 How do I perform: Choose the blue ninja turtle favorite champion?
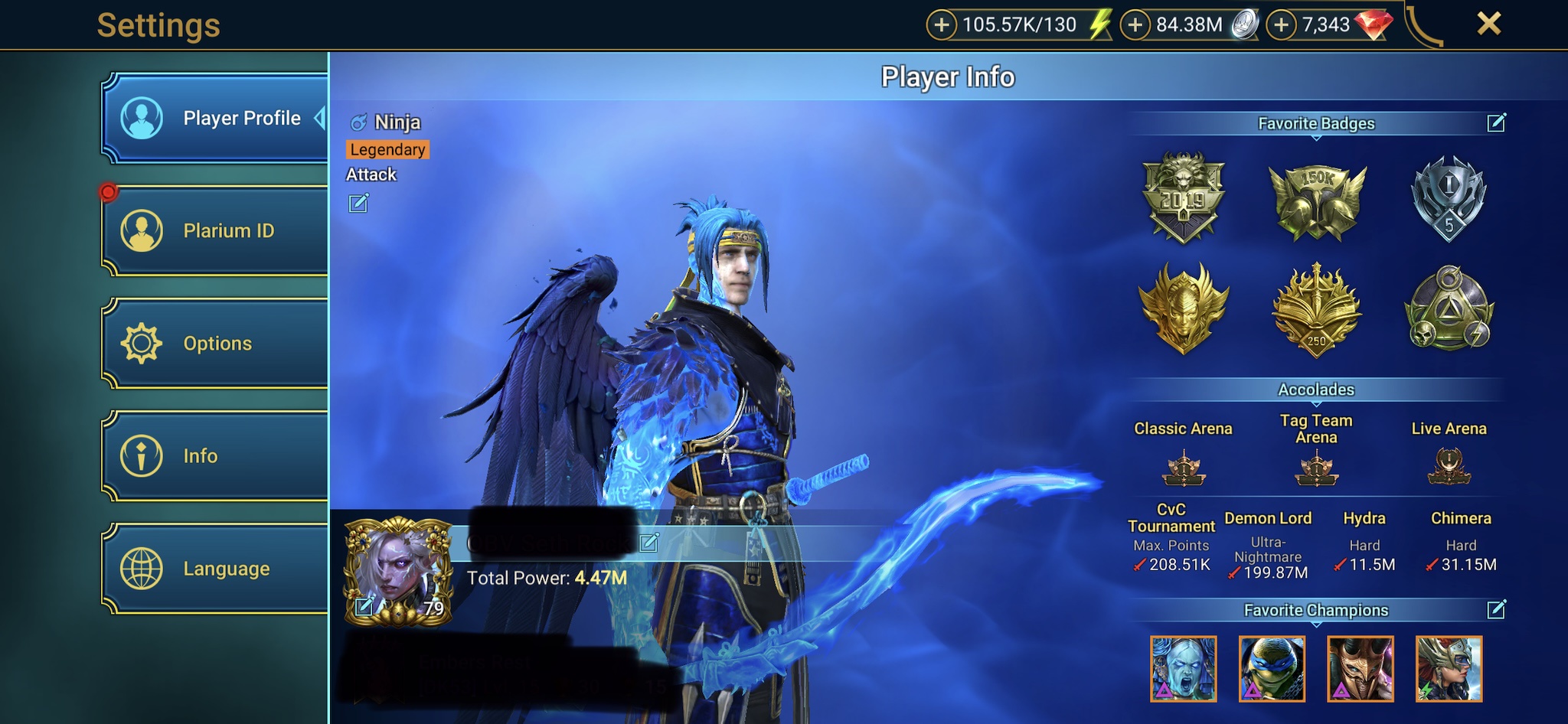[1272, 669]
